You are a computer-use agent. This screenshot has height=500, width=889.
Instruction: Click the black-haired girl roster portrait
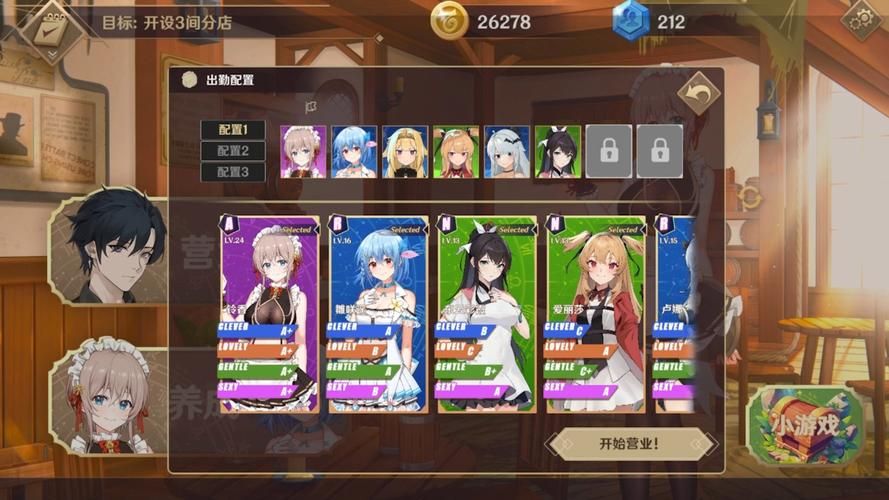(557, 152)
